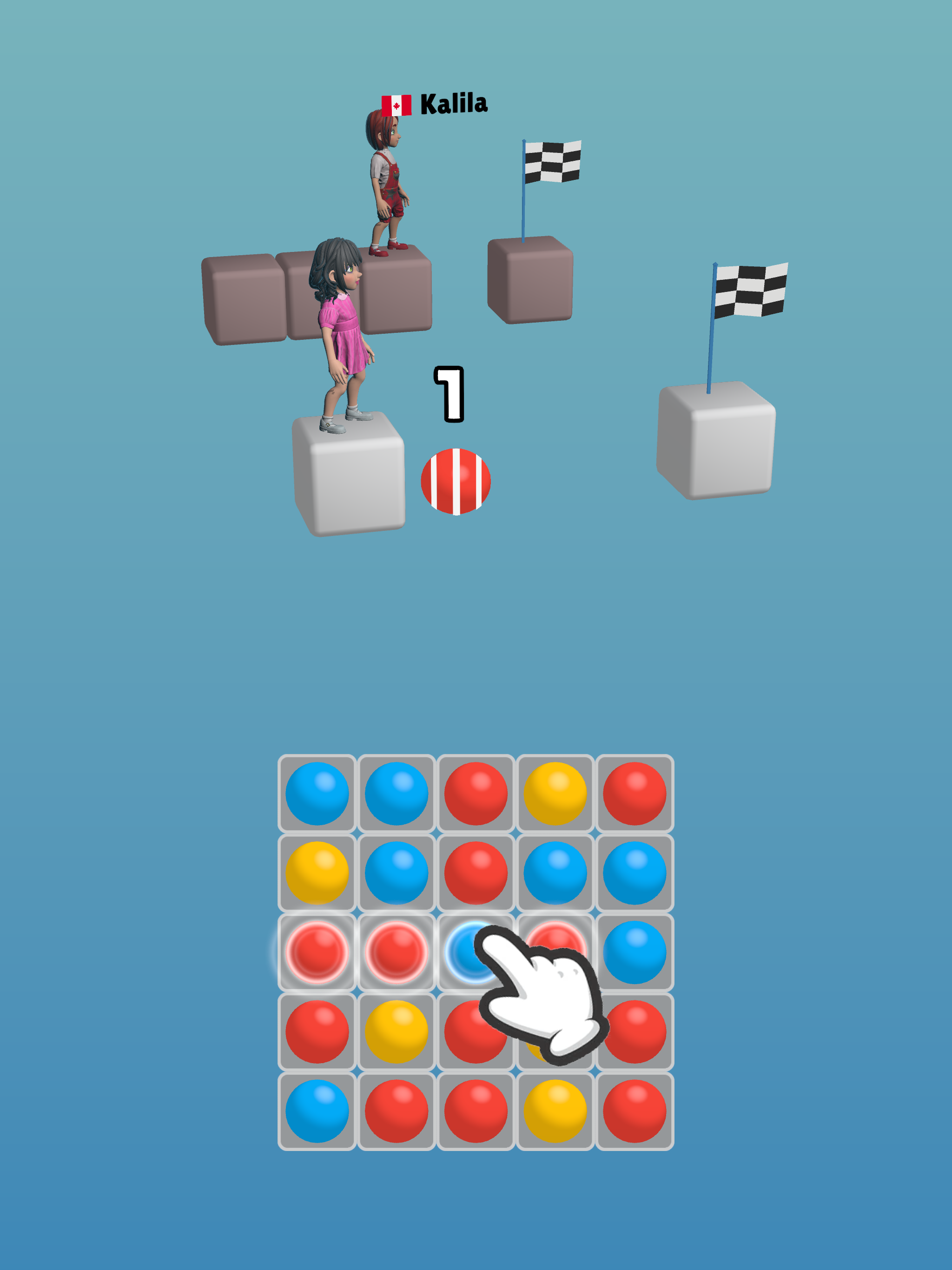The image size is (952, 1270).
Task: Tap the left checkered finish flag
Action: point(554,161)
